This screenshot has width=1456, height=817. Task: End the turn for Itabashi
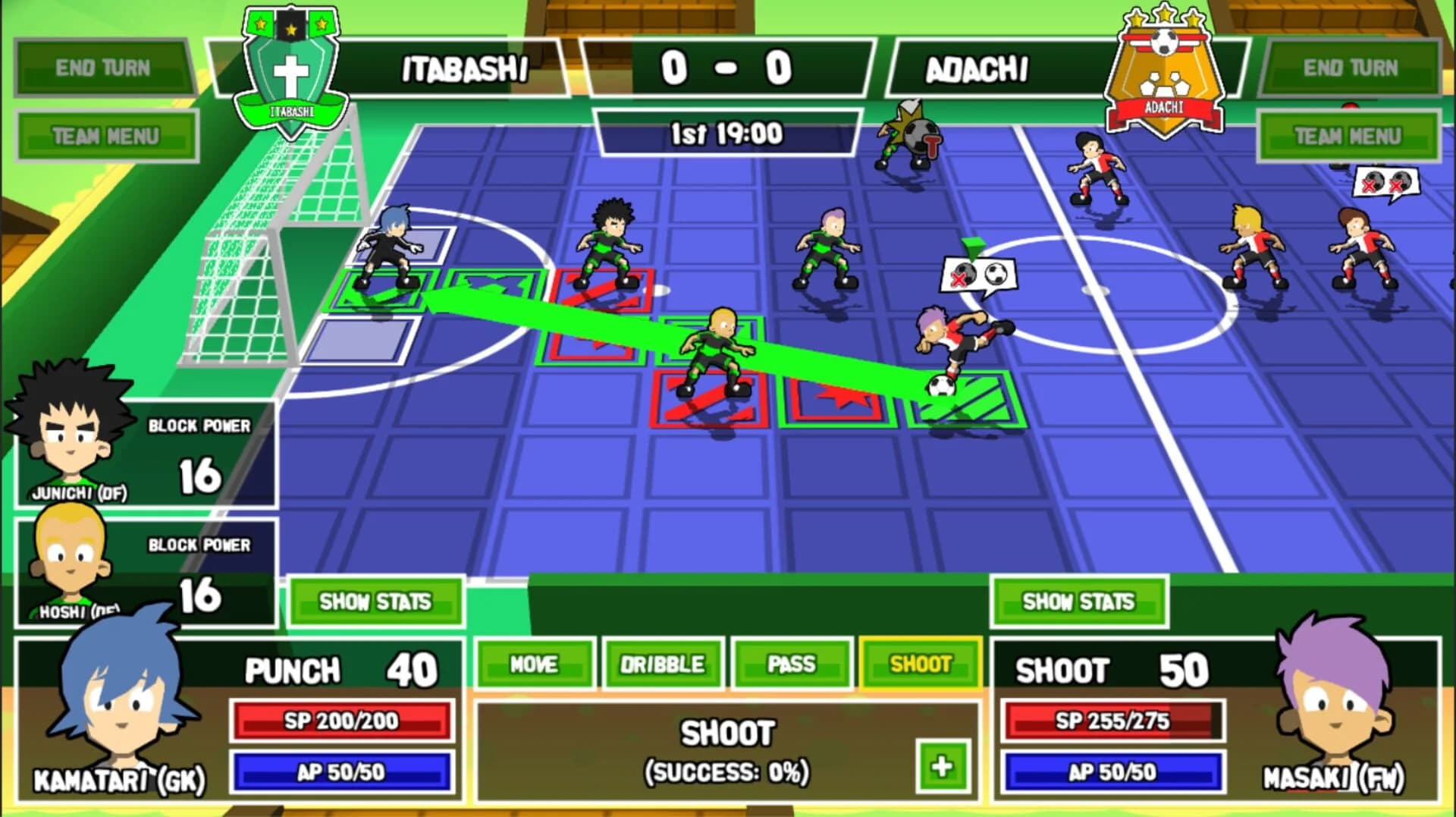[104, 67]
